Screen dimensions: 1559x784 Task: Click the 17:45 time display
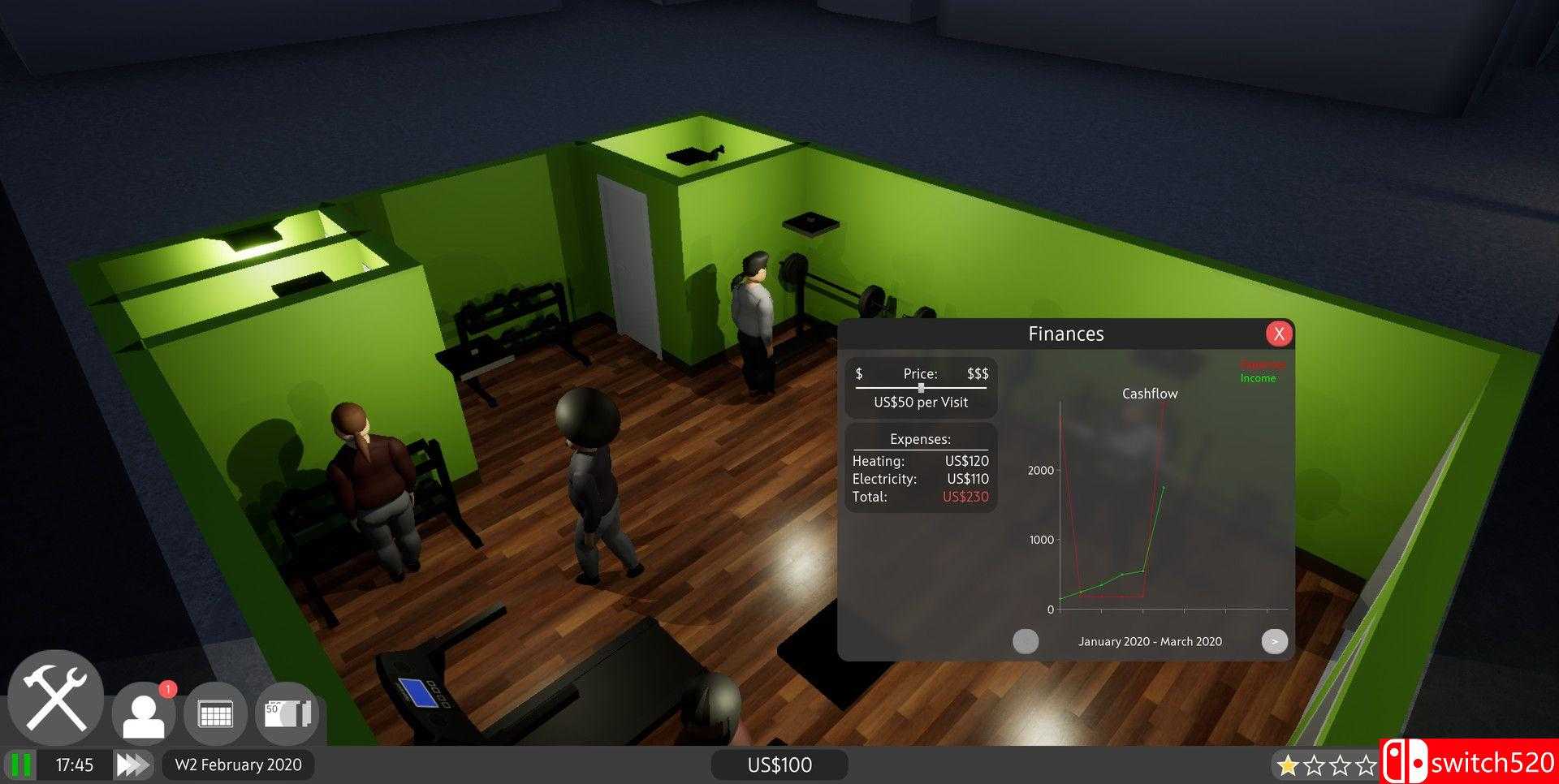[74, 764]
